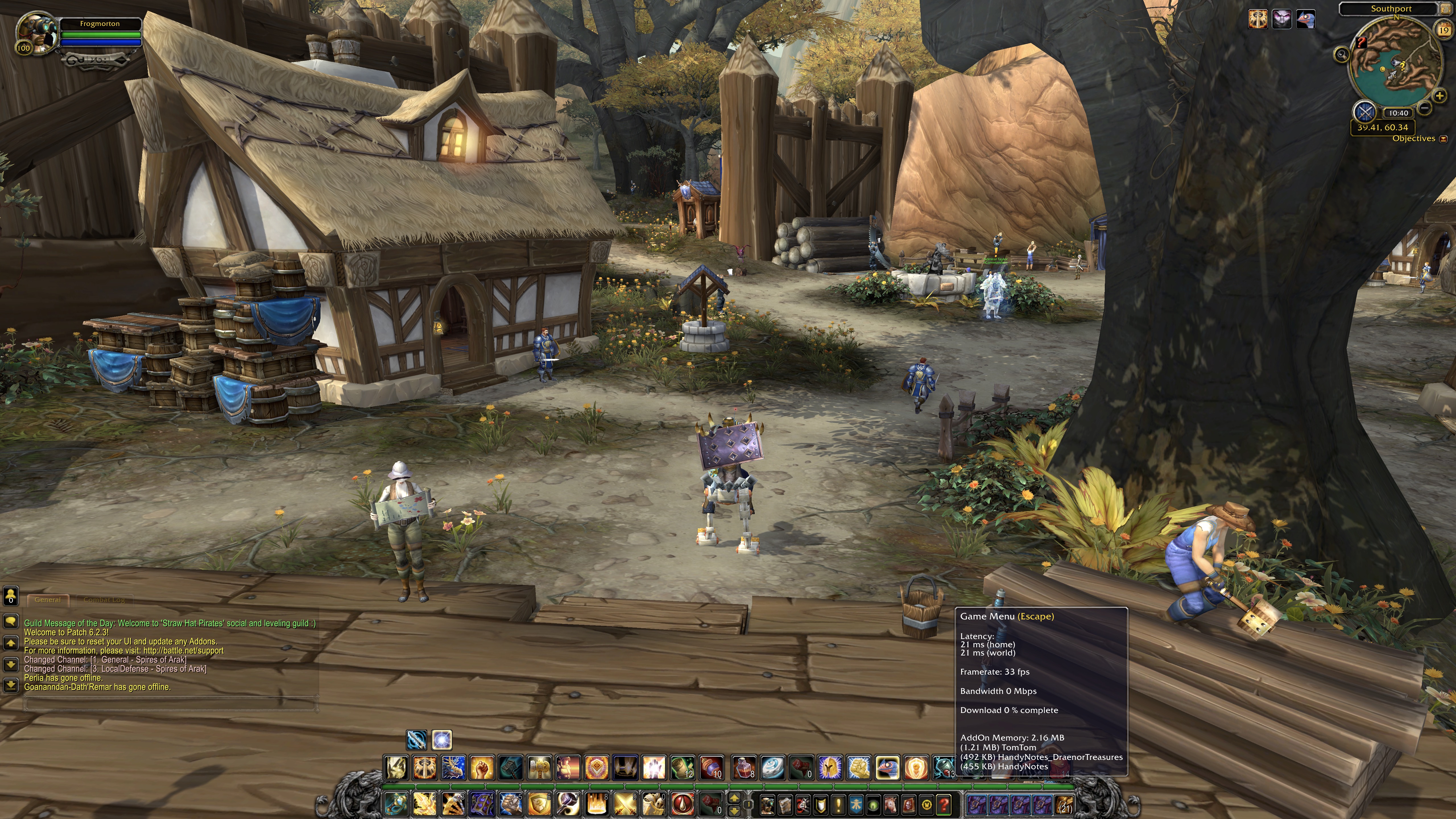Switch to the General chat tab

click(x=47, y=600)
